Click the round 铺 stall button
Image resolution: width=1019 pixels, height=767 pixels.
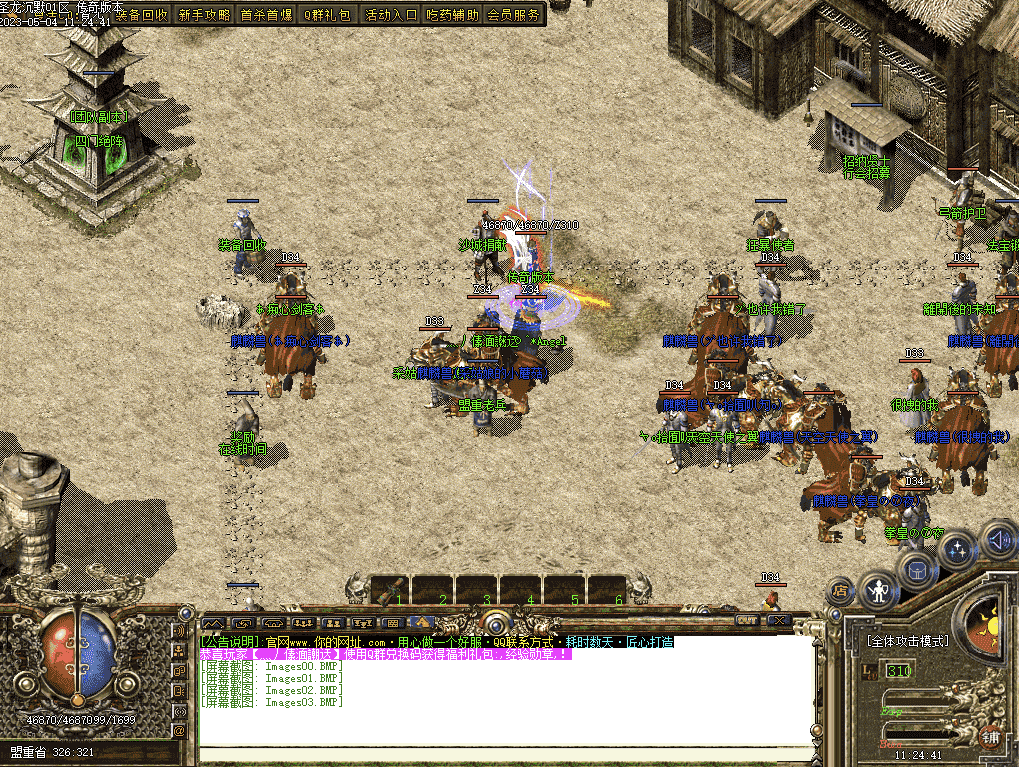pyautogui.click(x=990, y=736)
